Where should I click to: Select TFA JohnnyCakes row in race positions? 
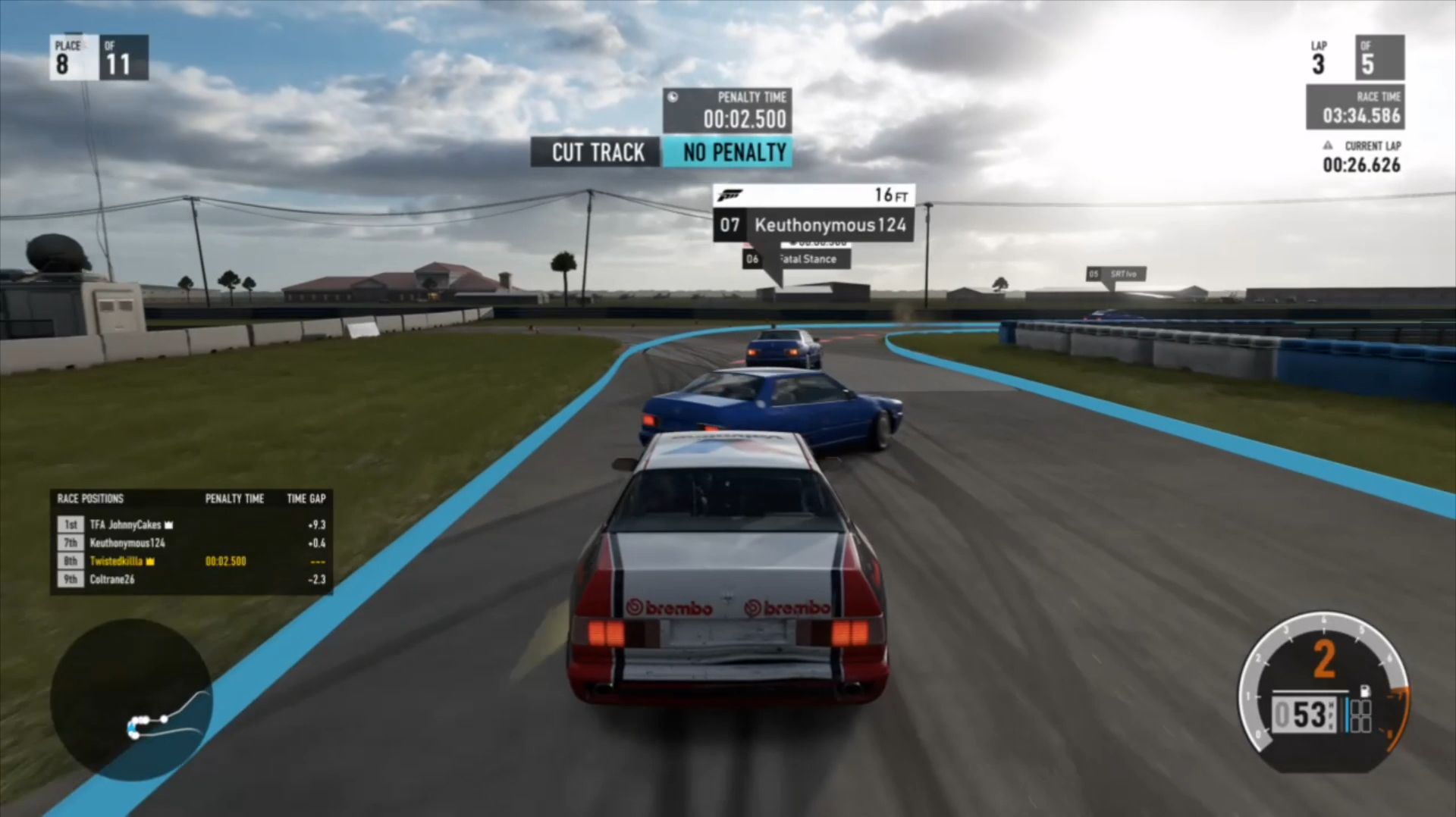click(190, 524)
